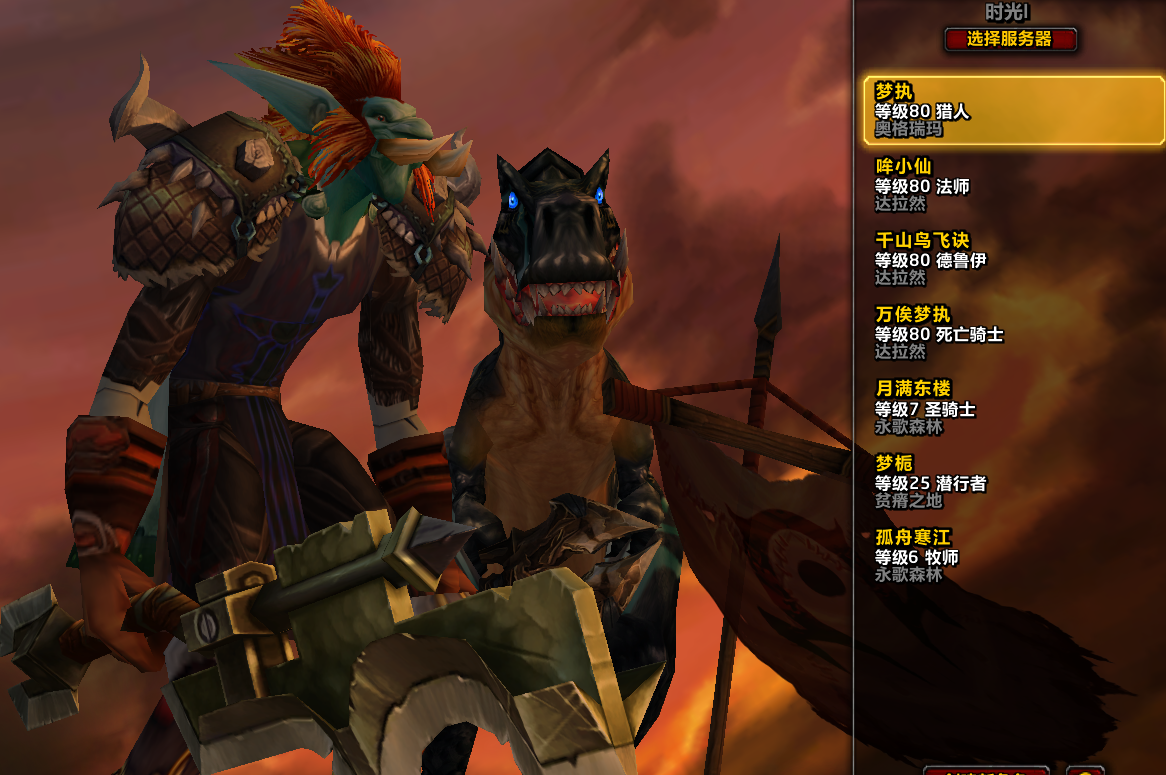Pick the death knight 万俟梦执
Image resolution: width=1166 pixels, height=775 pixels.
[x=1012, y=333]
